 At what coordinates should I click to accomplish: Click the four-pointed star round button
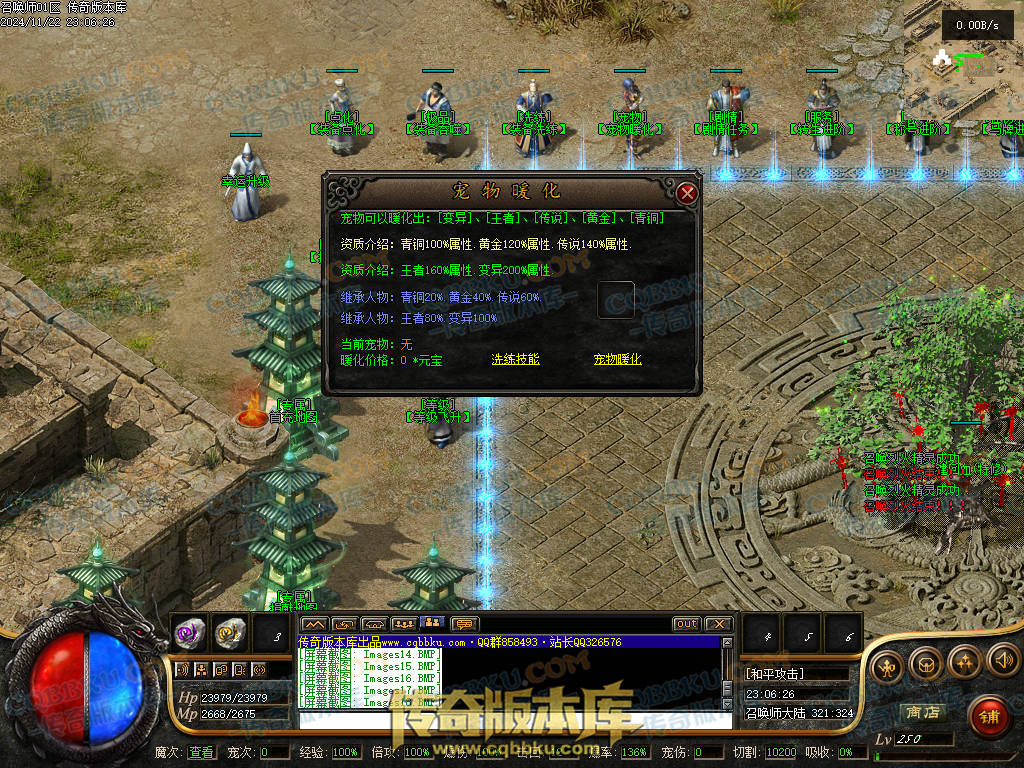tap(964, 660)
